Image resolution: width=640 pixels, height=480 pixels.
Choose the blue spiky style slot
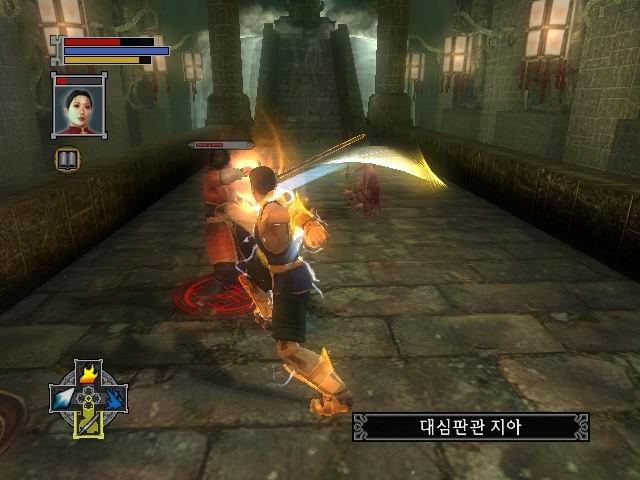pos(115,399)
